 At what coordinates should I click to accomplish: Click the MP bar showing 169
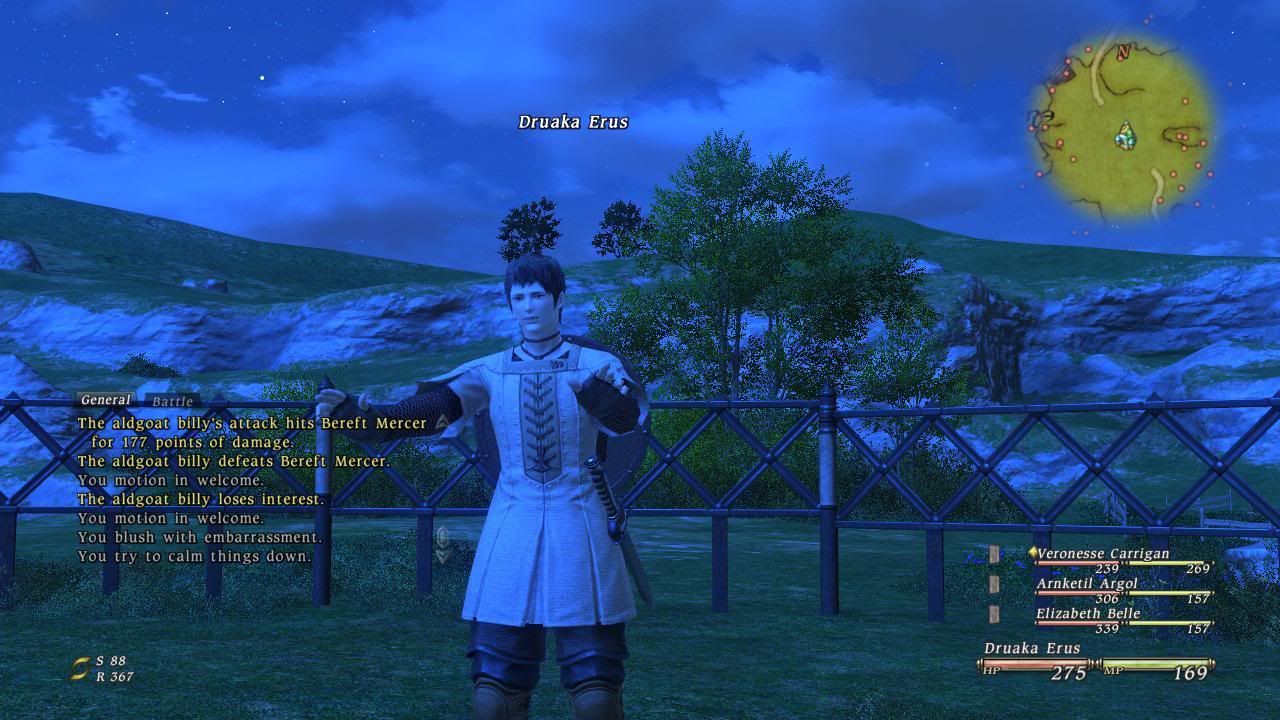1155,664
